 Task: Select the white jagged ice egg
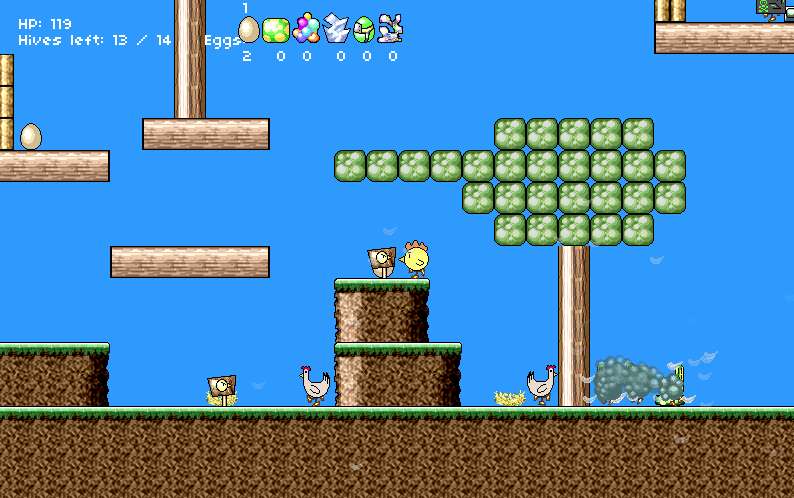click(336, 30)
